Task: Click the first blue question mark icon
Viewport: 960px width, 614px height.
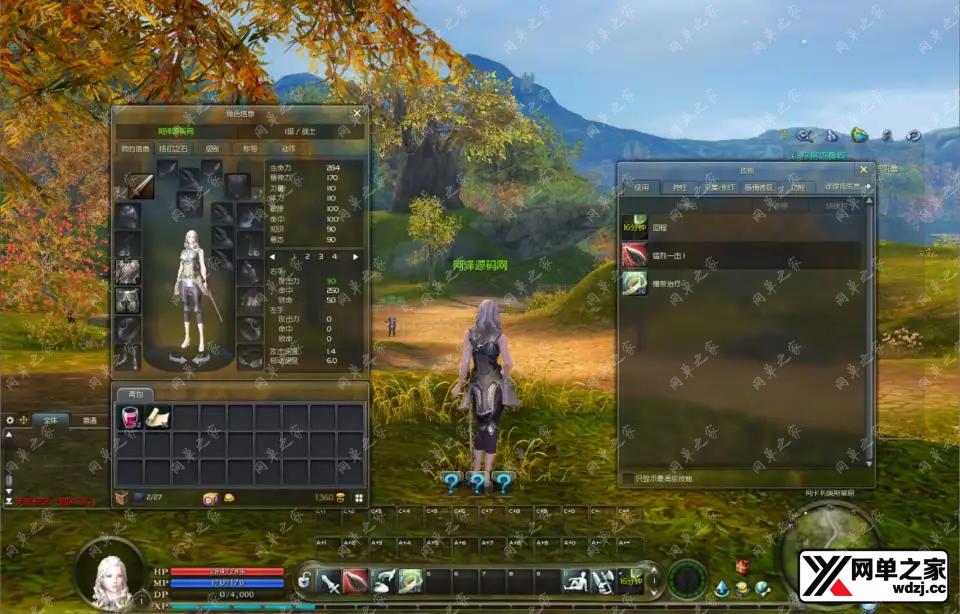Action: tap(452, 484)
